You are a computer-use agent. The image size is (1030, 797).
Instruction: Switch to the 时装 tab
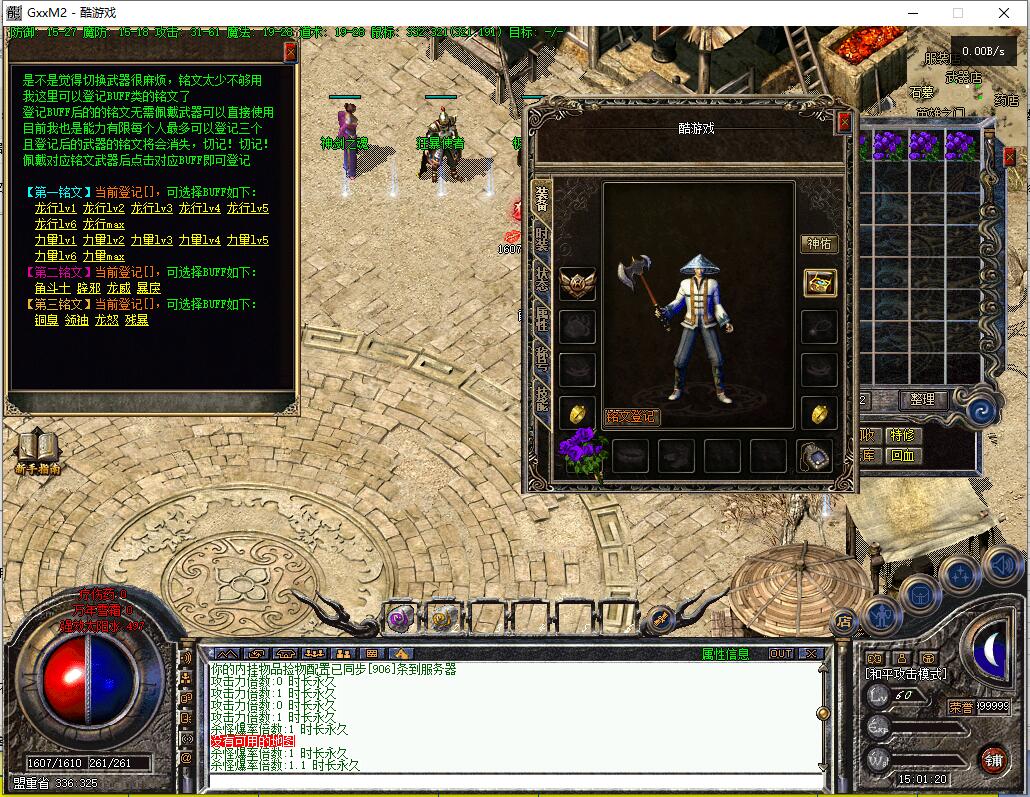click(x=542, y=238)
